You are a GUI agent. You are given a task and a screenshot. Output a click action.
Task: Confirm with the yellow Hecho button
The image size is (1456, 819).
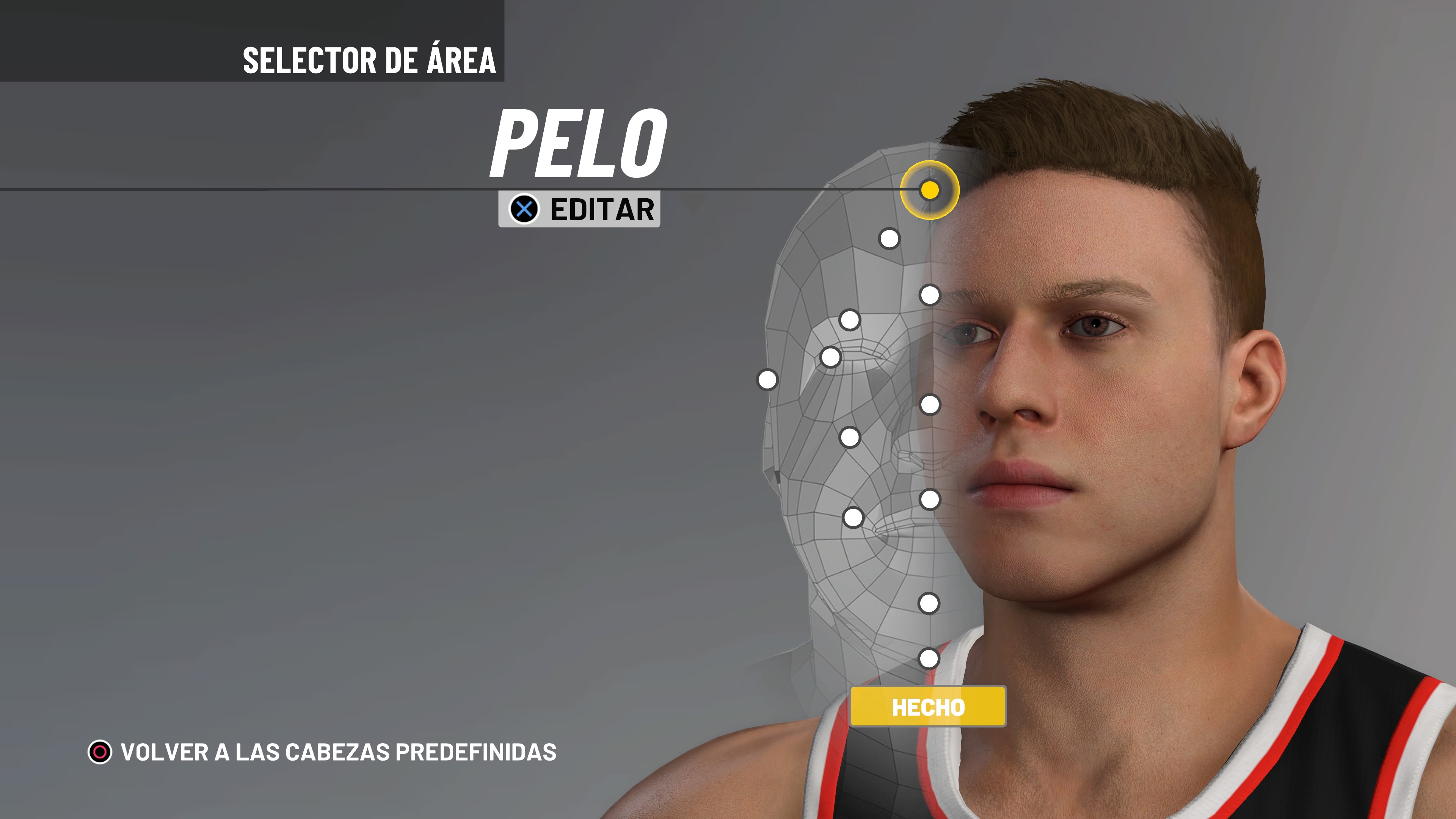[928, 706]
